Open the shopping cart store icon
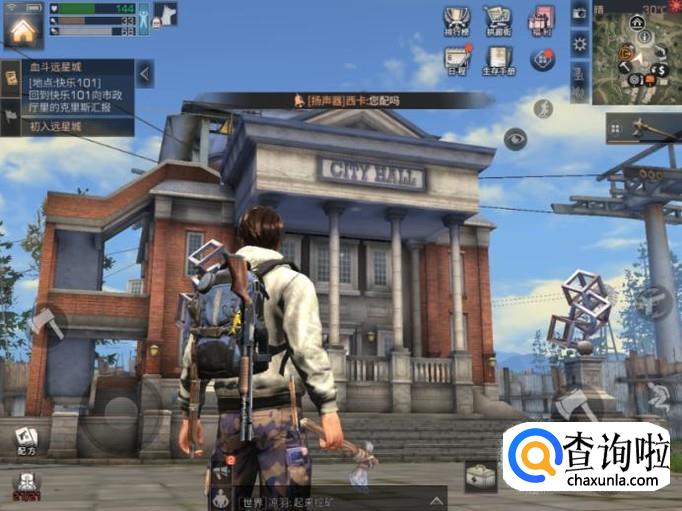The image size is (682, 511). pos(497,19)
